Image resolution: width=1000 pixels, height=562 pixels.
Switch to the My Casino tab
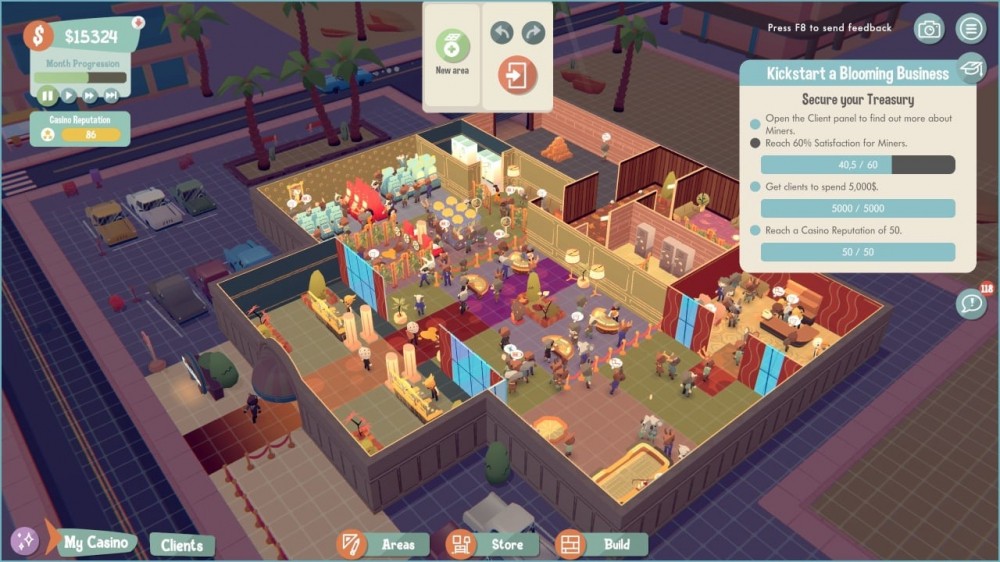point(96,543)
